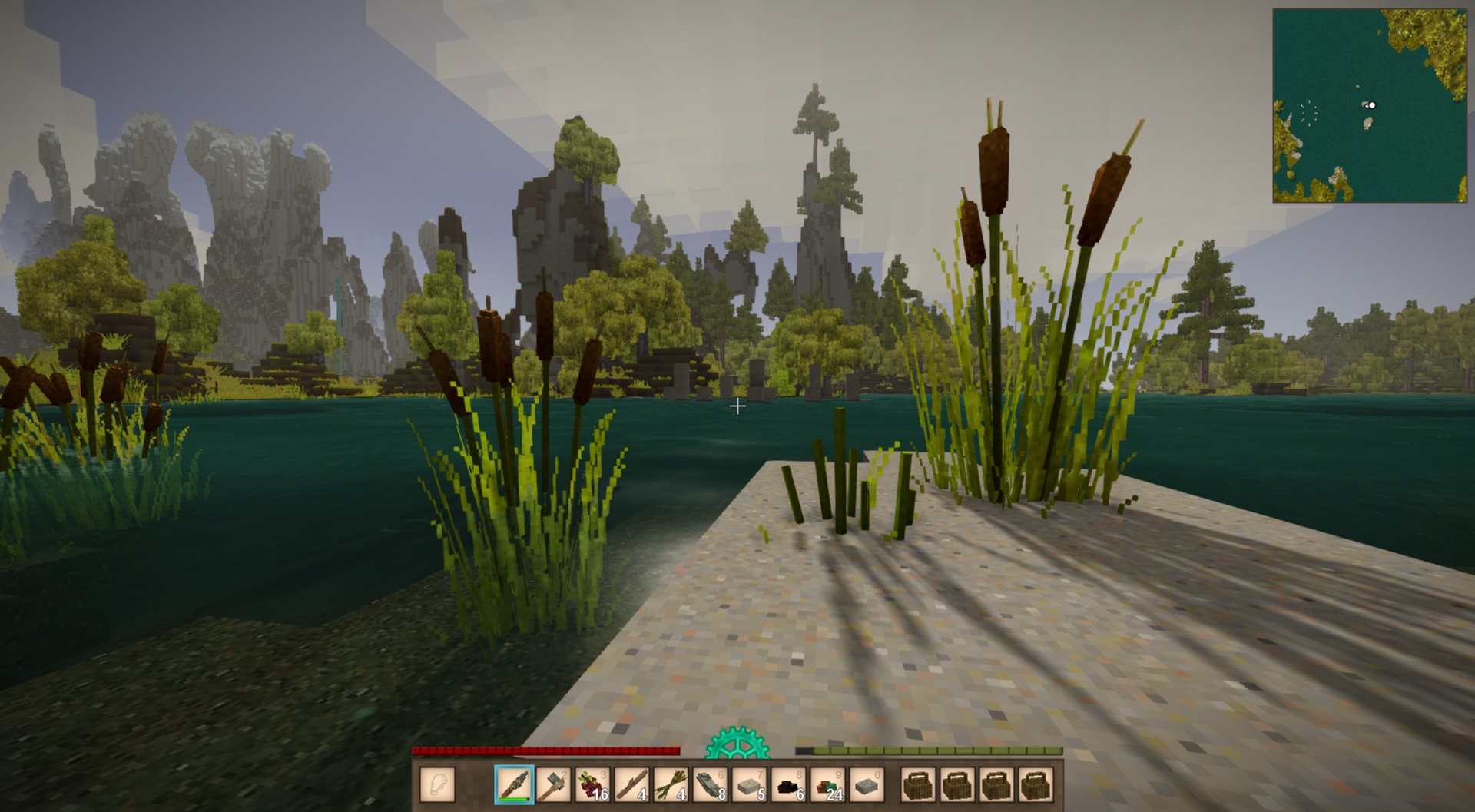Choose the red berries stack of 16
The image size is (1475, 812).
592,786
